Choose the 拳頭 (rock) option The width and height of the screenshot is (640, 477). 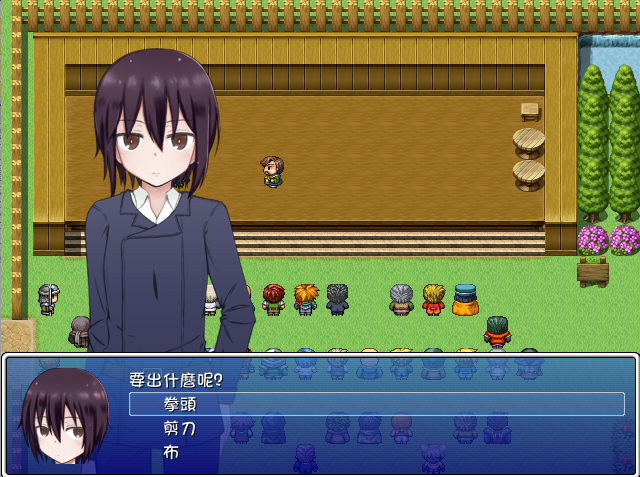click(x=180, y=404)
